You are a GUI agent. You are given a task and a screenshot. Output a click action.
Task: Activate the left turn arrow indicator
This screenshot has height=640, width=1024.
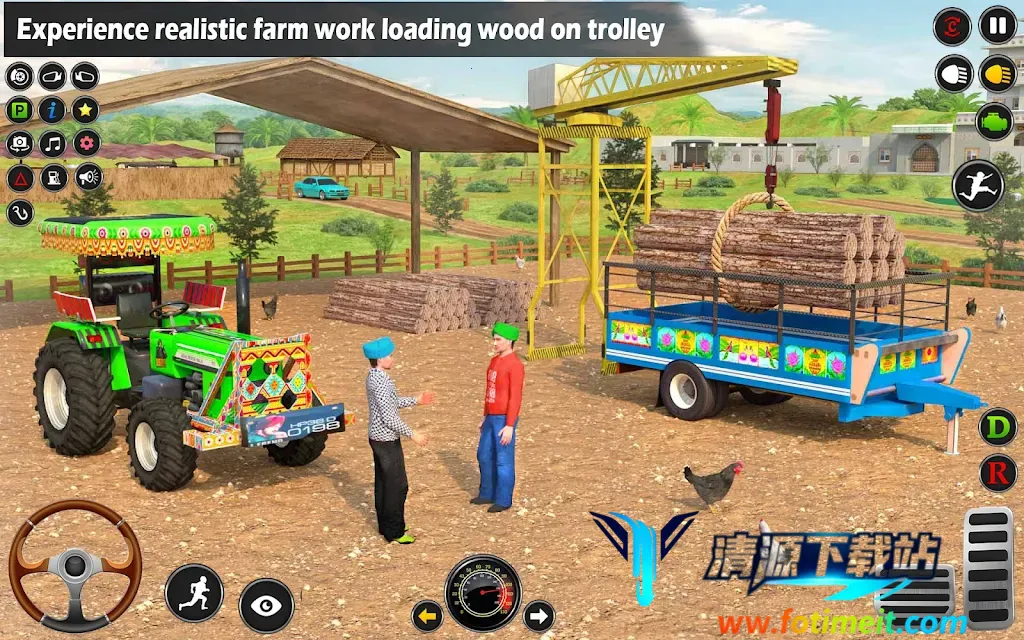point(428,615)
